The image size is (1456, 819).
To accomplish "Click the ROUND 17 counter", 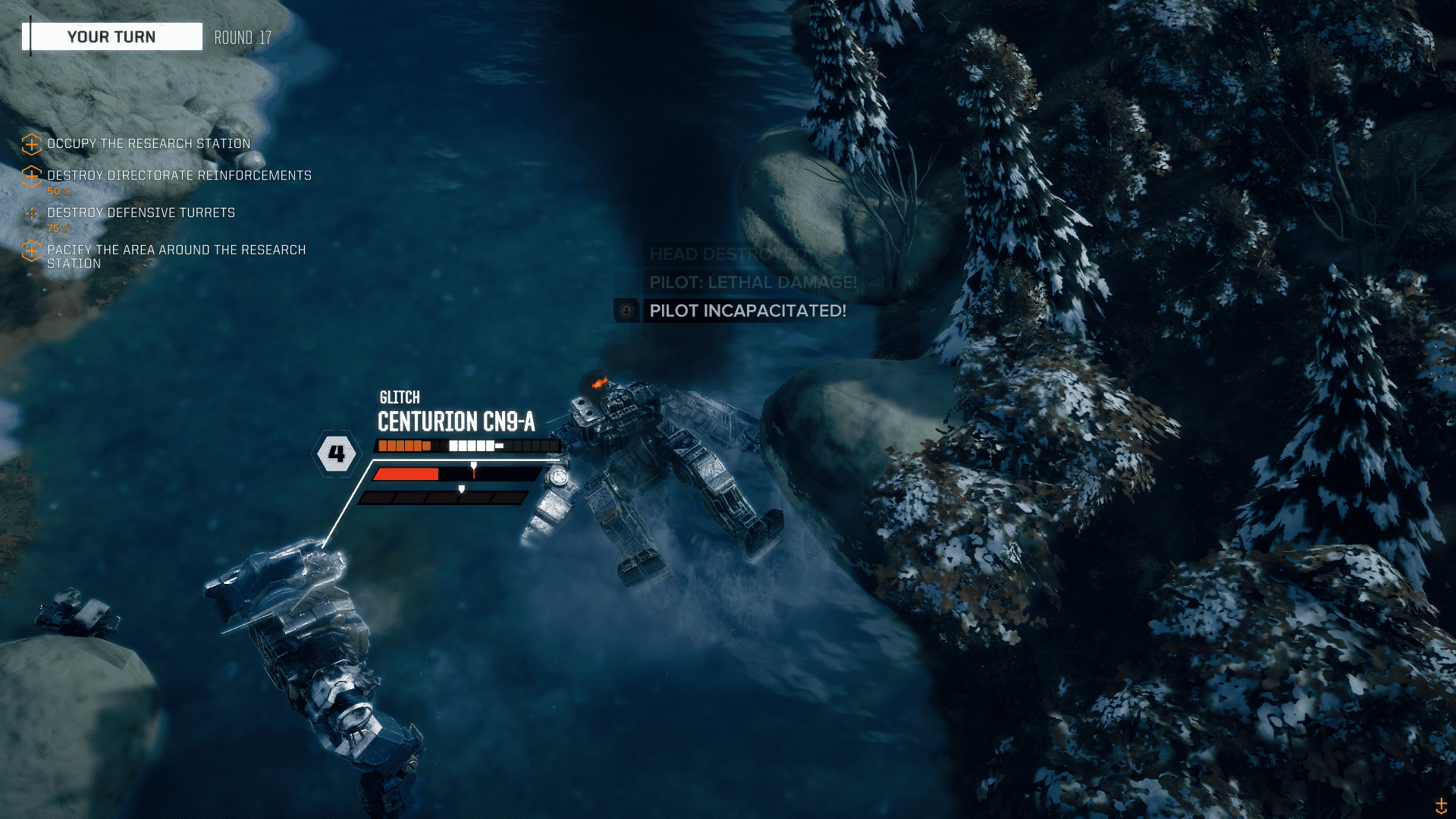I will 242,36.
